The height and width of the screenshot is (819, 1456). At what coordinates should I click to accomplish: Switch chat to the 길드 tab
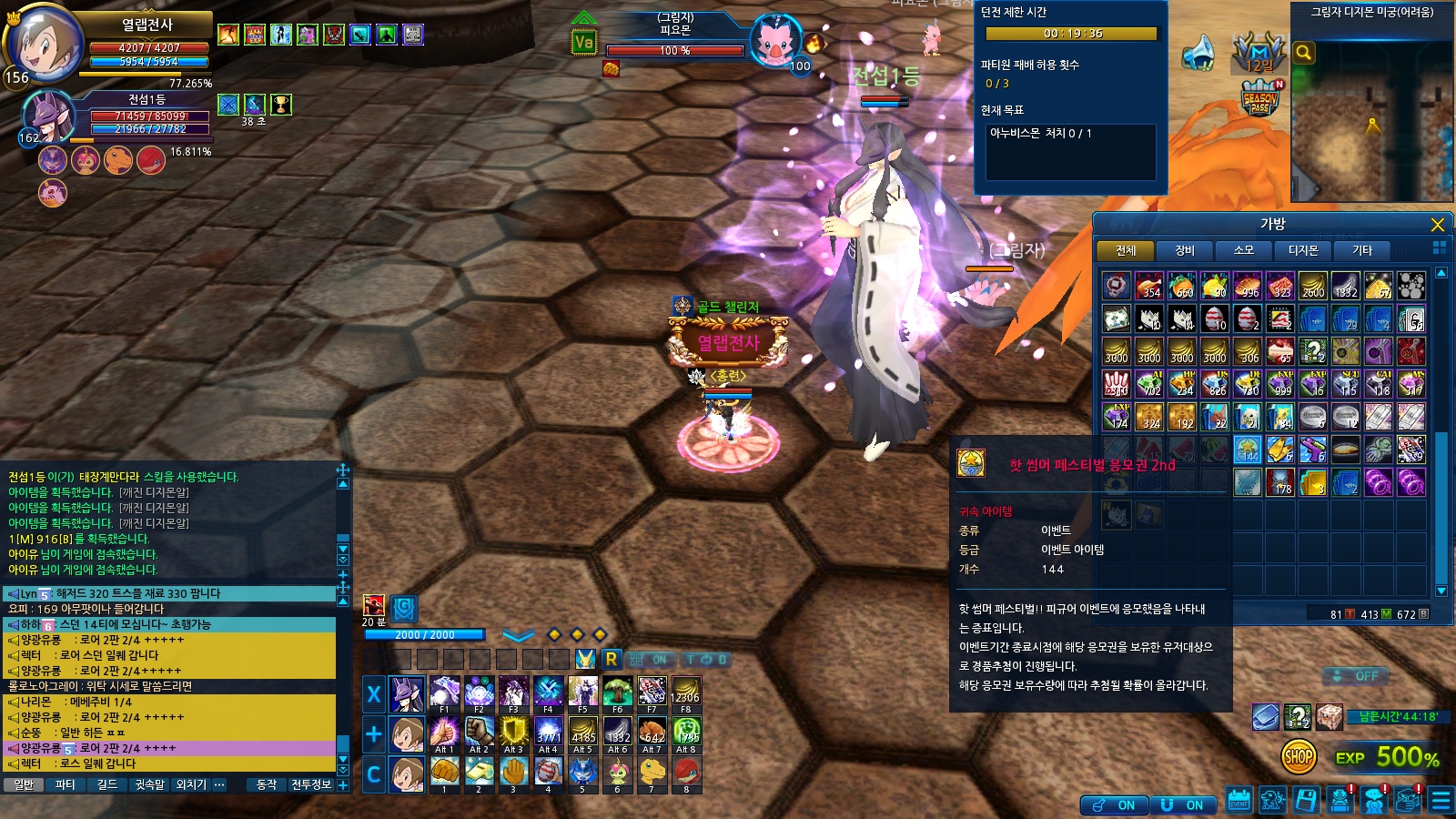tap(107, 784)
